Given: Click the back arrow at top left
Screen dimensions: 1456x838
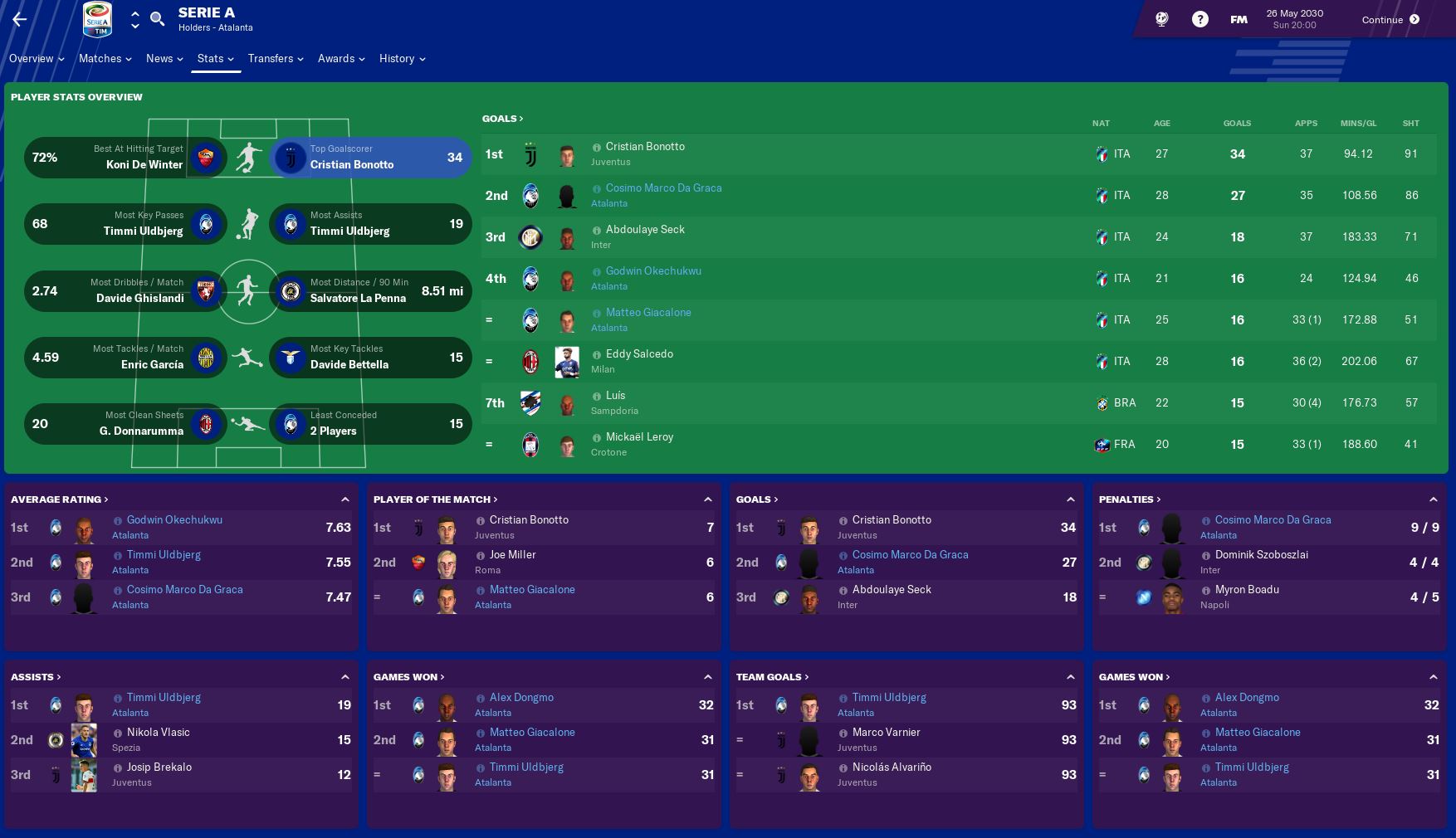Looking at the screenshot, I should pyautogui.click(x=18, y=18).
